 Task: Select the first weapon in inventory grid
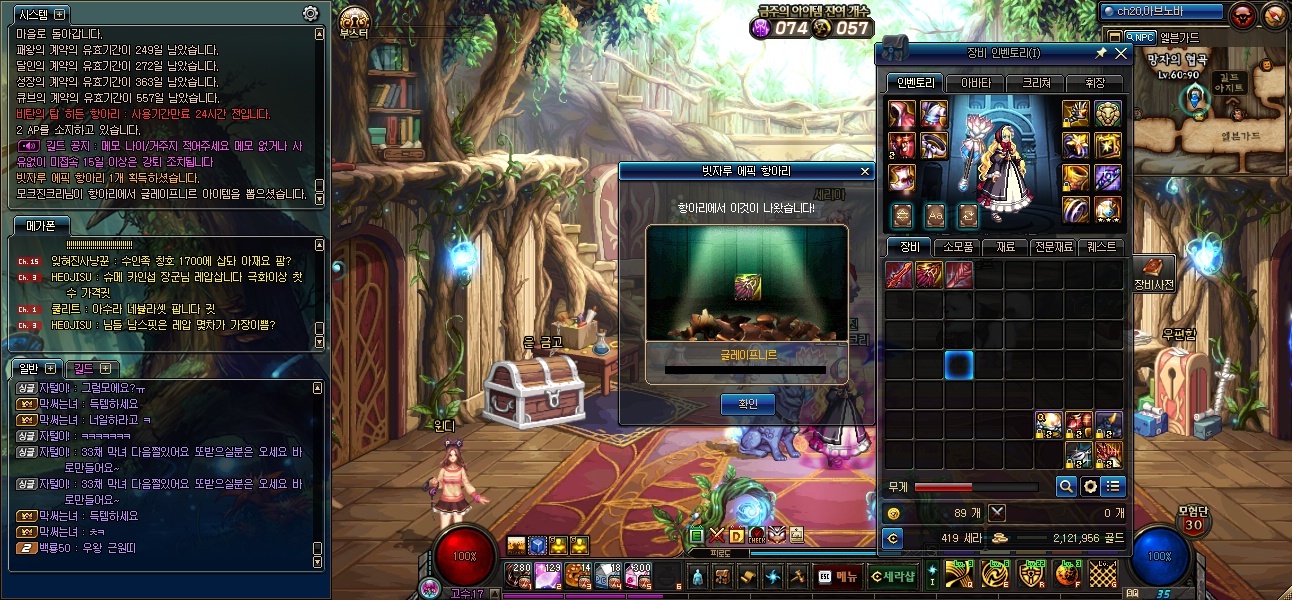click(899, 275)
